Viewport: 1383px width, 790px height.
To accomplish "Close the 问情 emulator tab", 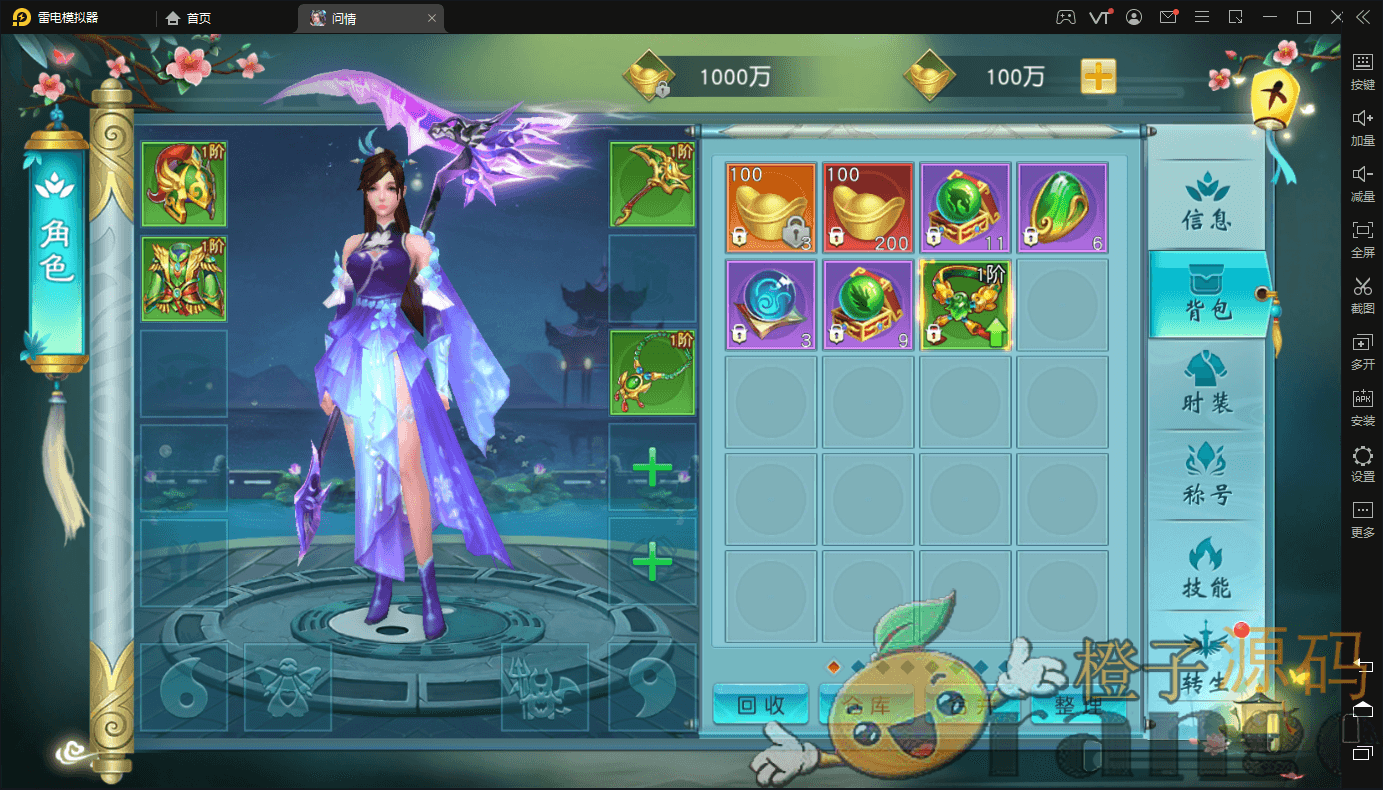I will (x=432, y=18).
